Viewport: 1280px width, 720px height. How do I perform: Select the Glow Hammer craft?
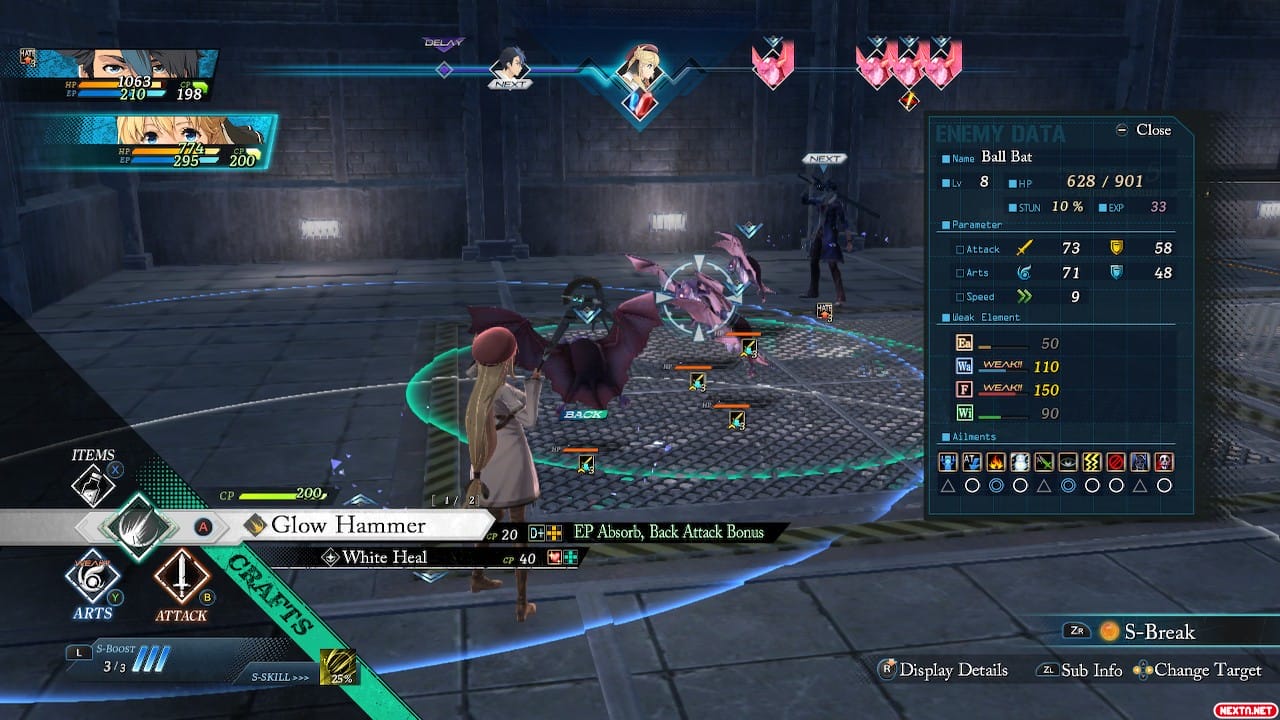pos(349,525)
